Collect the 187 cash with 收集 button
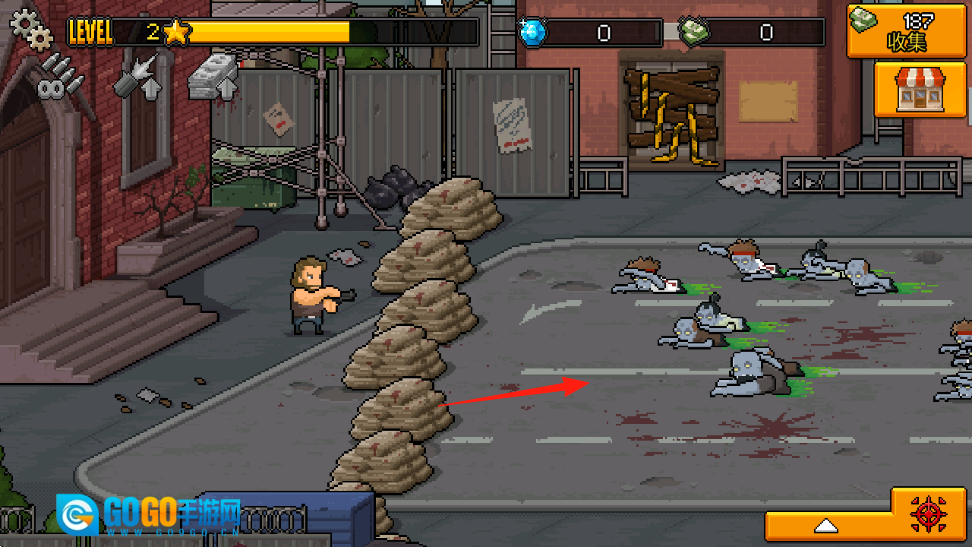 tap(907, 30)
